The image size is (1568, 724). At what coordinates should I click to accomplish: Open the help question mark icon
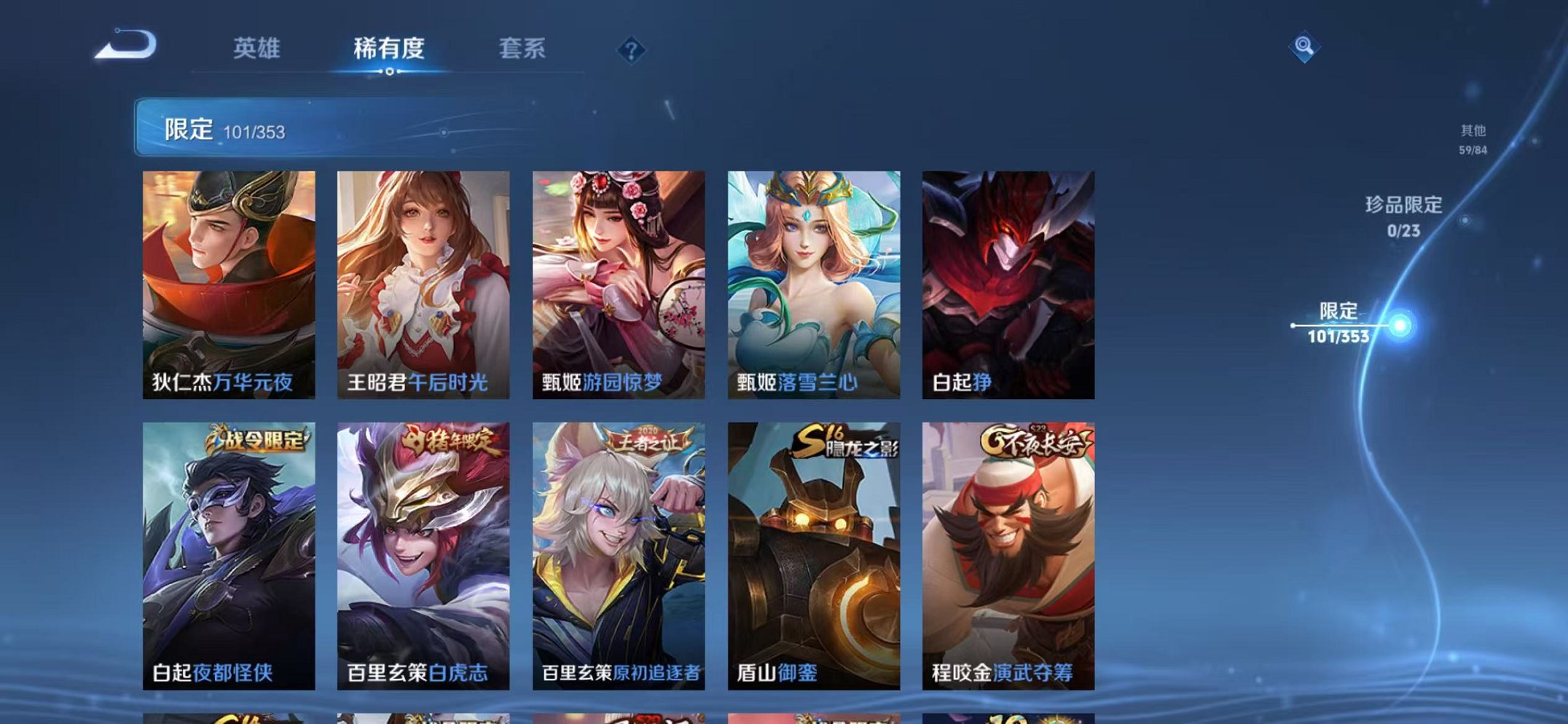coord(631,48)
